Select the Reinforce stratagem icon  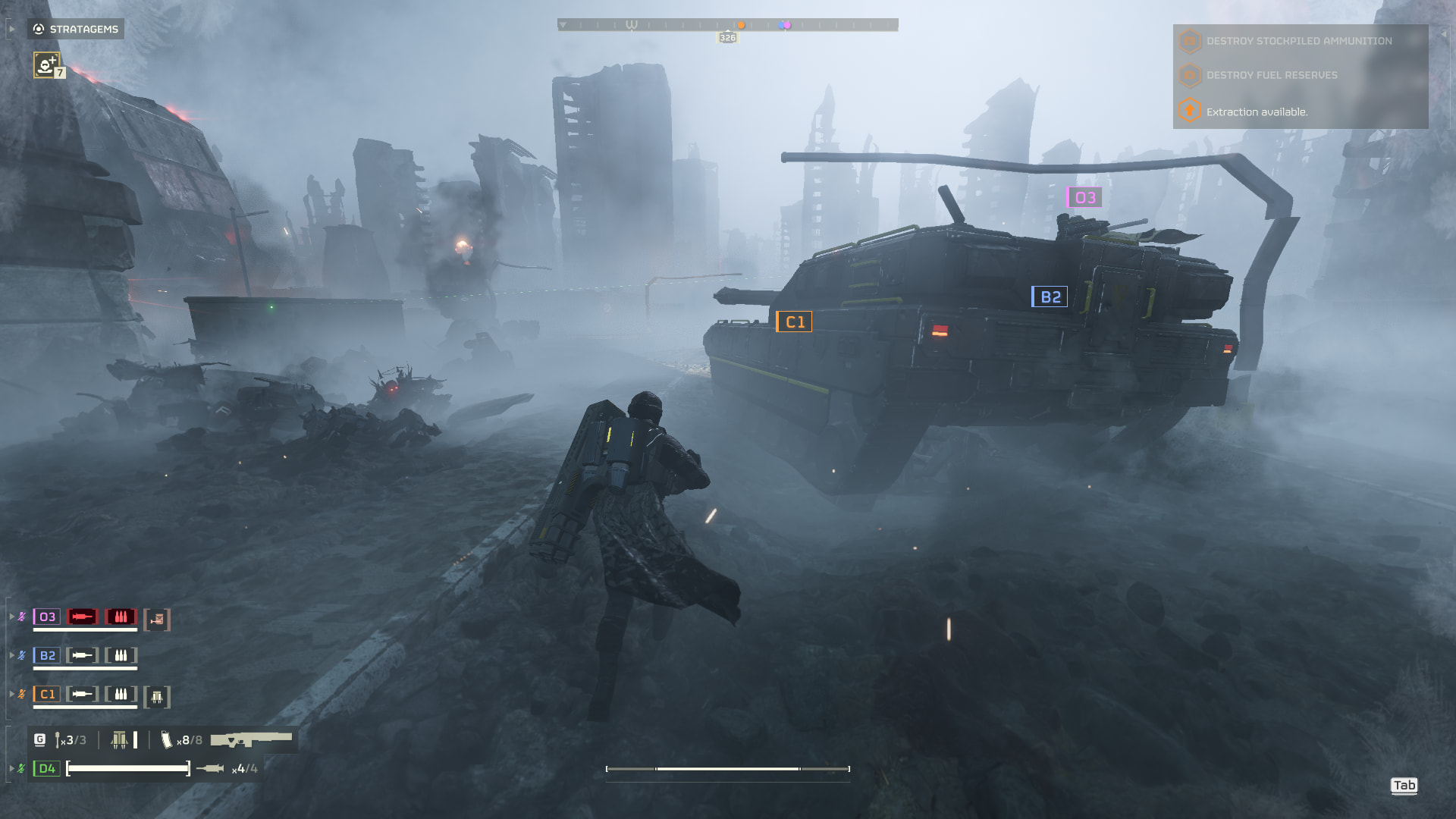[46, 65]
